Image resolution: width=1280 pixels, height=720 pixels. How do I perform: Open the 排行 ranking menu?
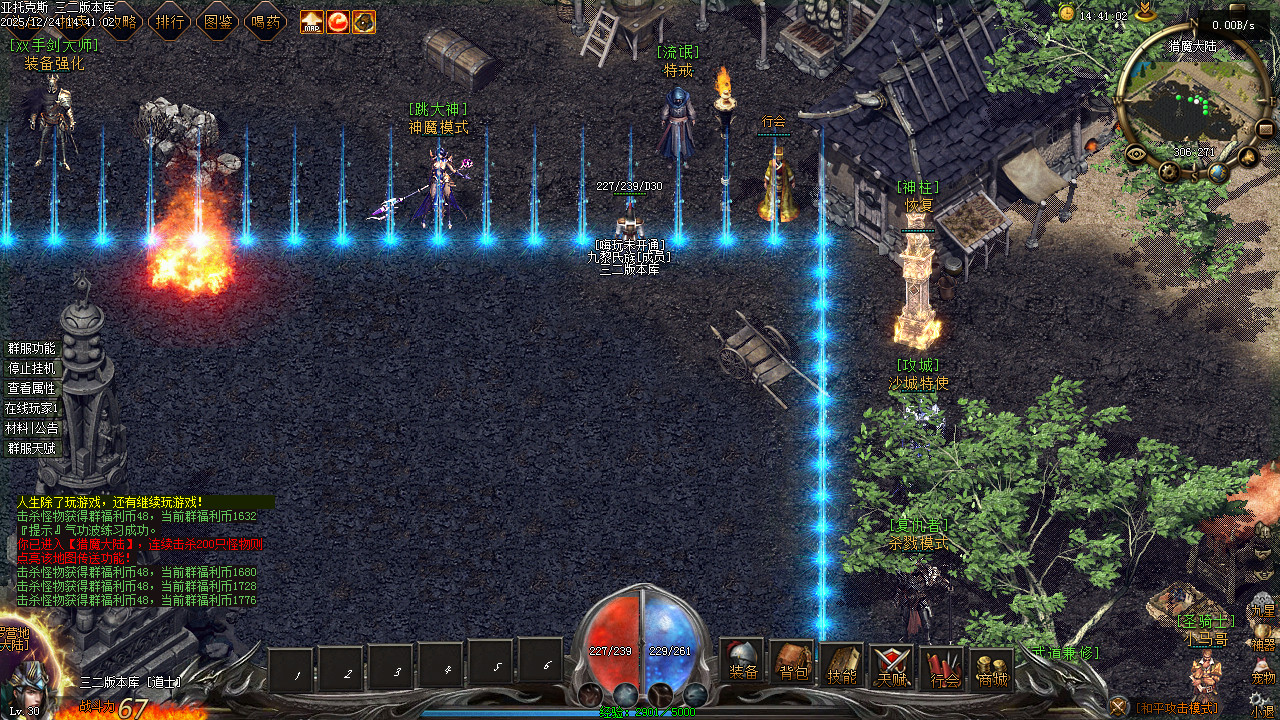[170, 21]
